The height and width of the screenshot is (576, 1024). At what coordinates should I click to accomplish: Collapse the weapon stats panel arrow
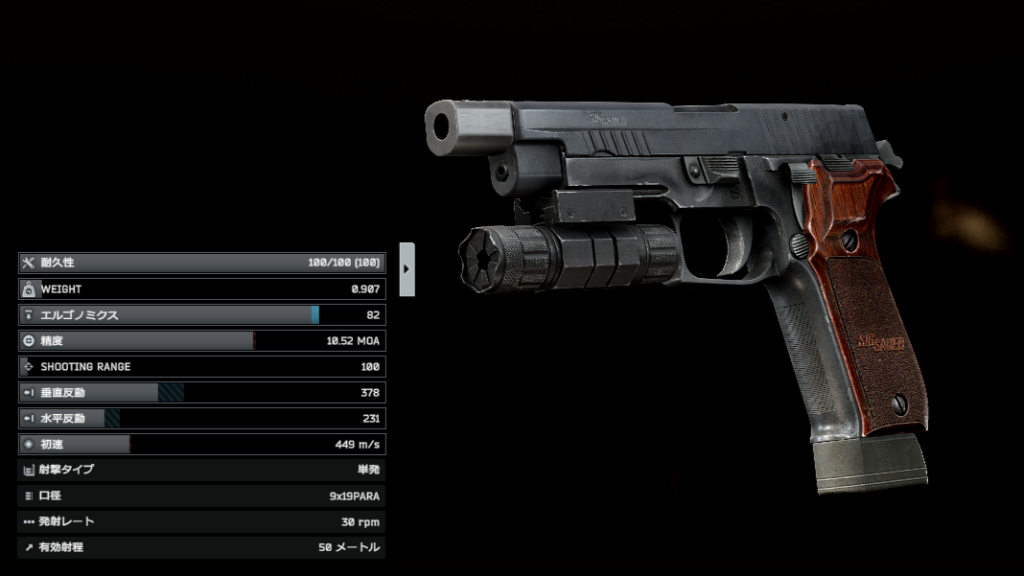[407, 269]
